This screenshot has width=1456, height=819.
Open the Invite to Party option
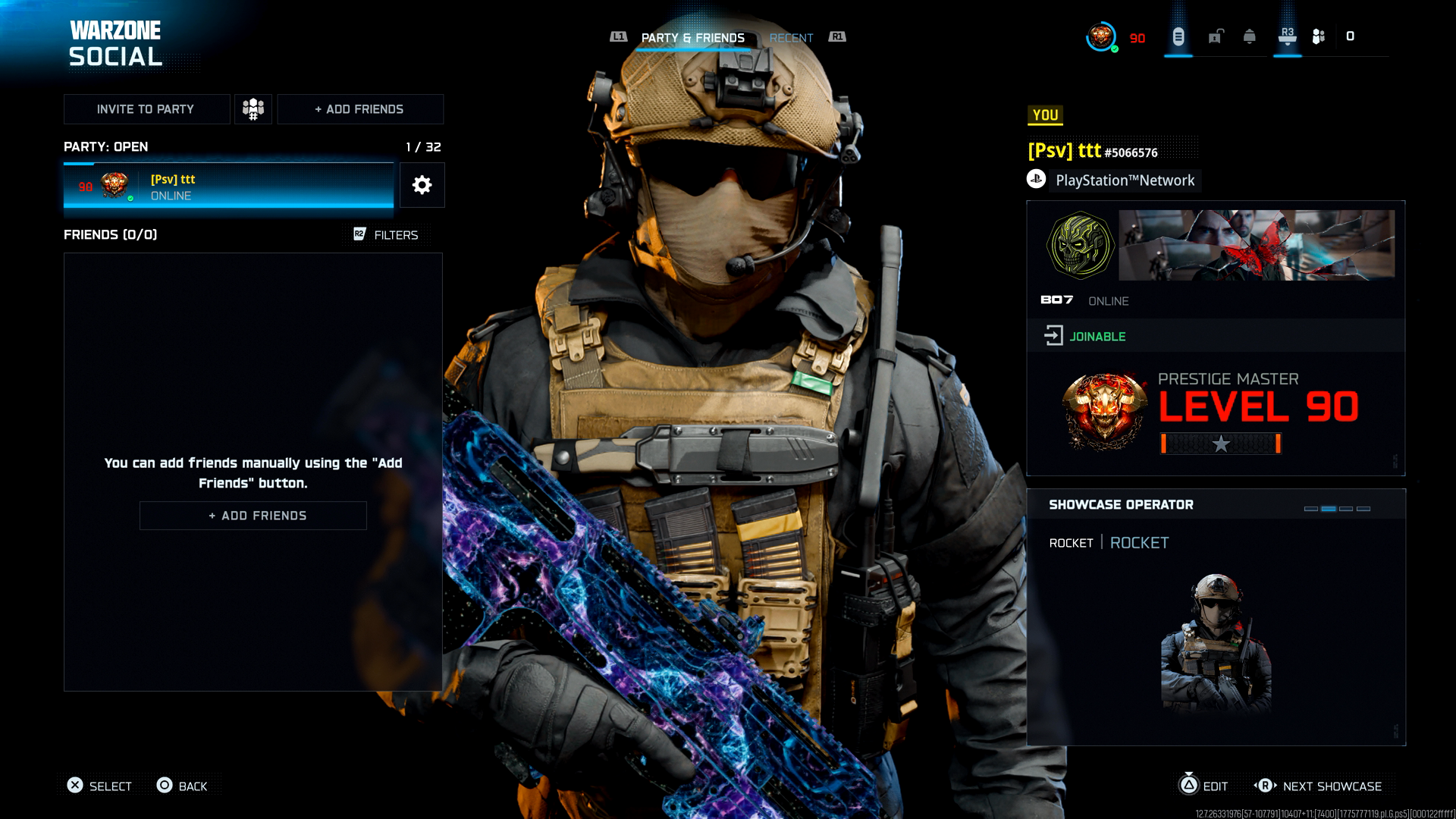[146, 109]
